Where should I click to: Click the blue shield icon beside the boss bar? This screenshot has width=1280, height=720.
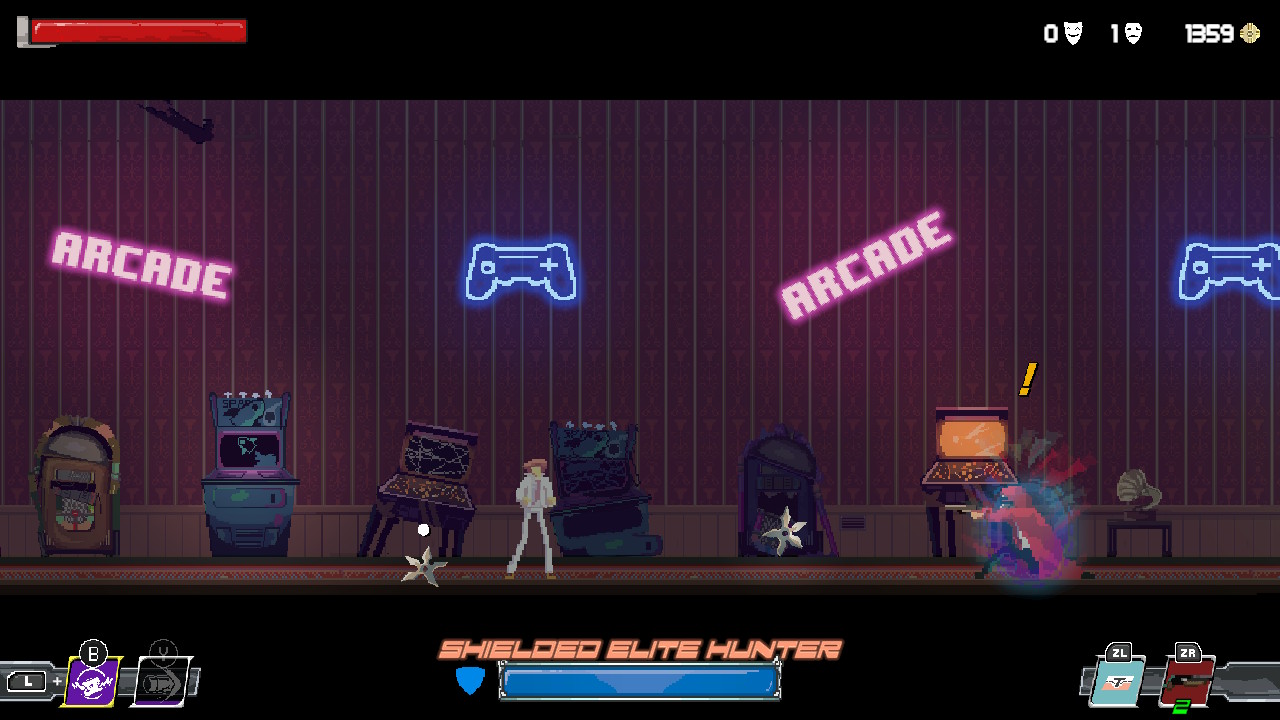468,681
